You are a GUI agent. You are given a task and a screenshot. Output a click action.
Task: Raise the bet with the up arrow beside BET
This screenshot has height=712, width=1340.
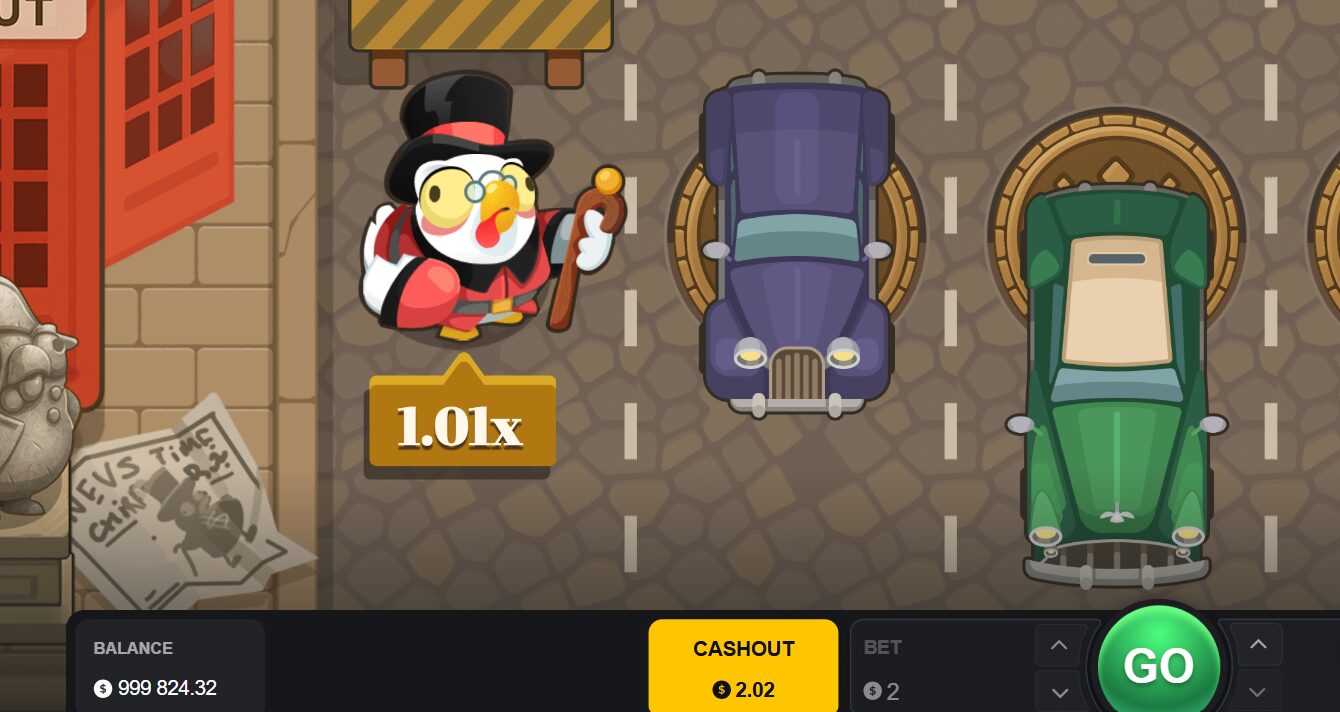[1059, 647]
